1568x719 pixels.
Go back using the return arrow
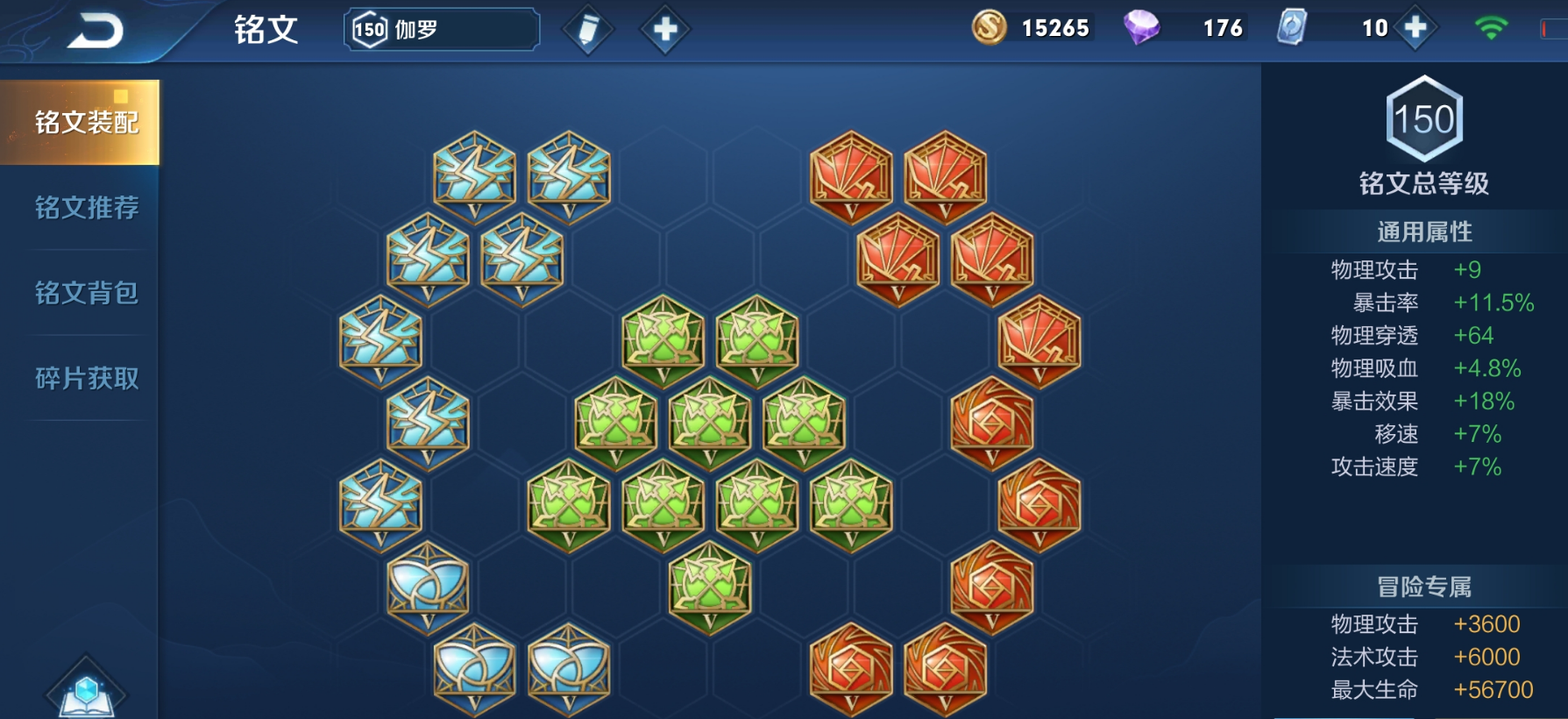tap(96, 32)
